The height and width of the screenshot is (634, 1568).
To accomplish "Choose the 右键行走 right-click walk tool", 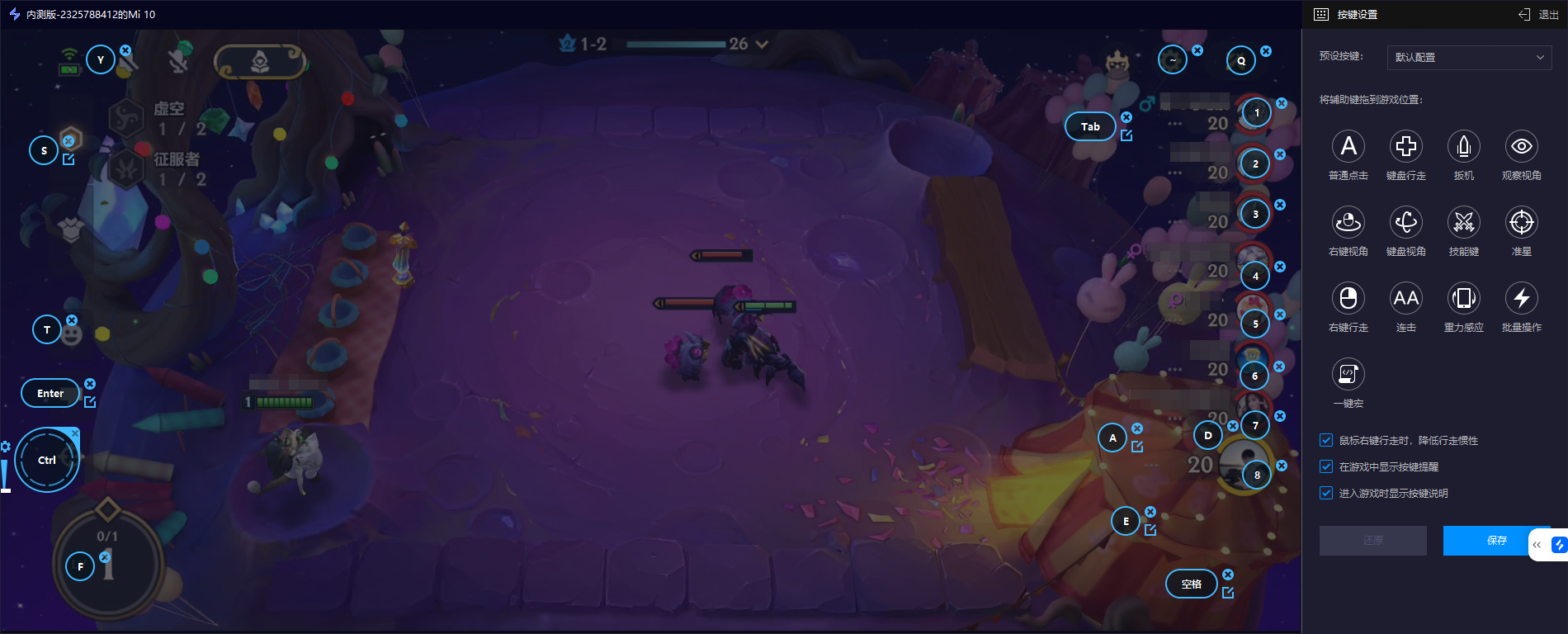I will coord(1348,299).
